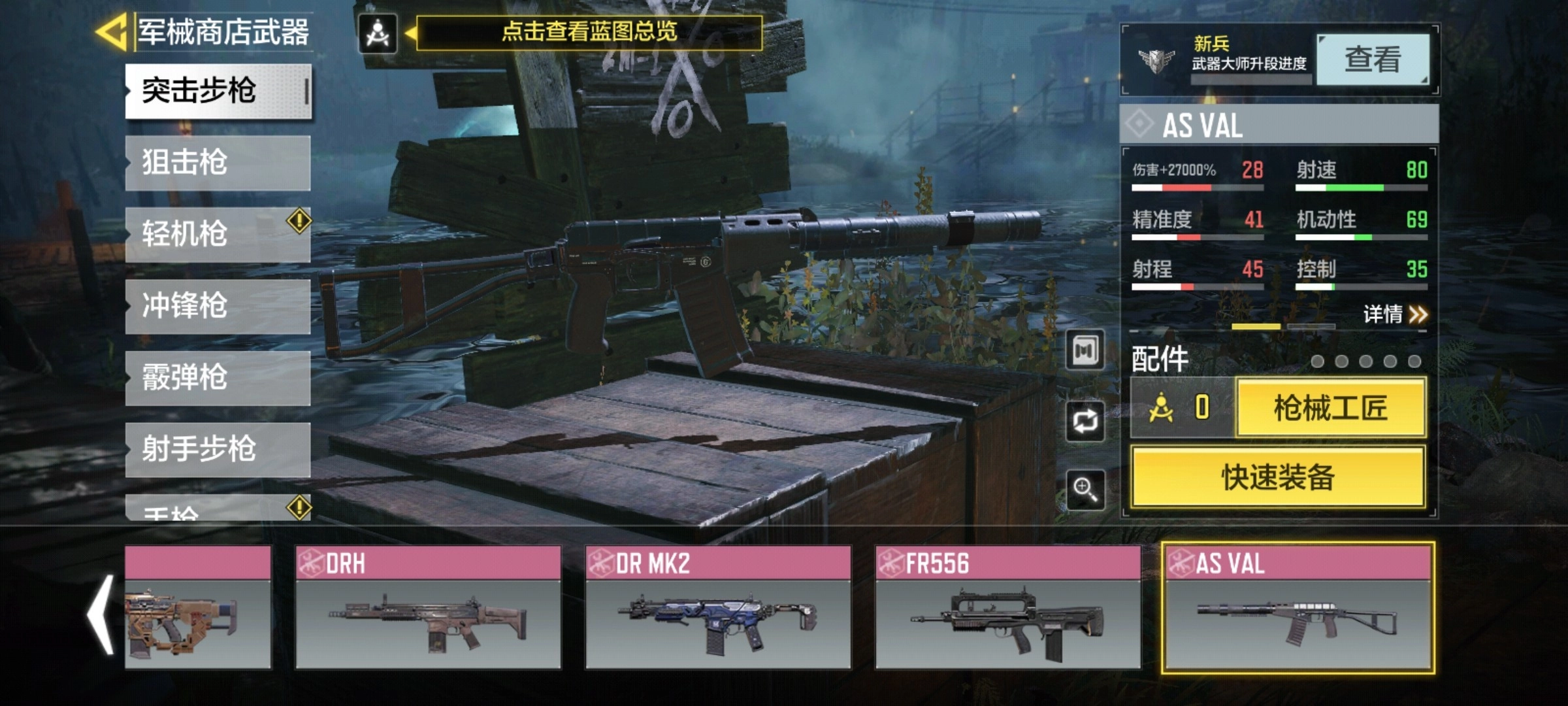This screenshot has width=1568, height=706.
Task: Pick the FR556 weapon card
Action: pyautogui.click(x=1008, y=607)
